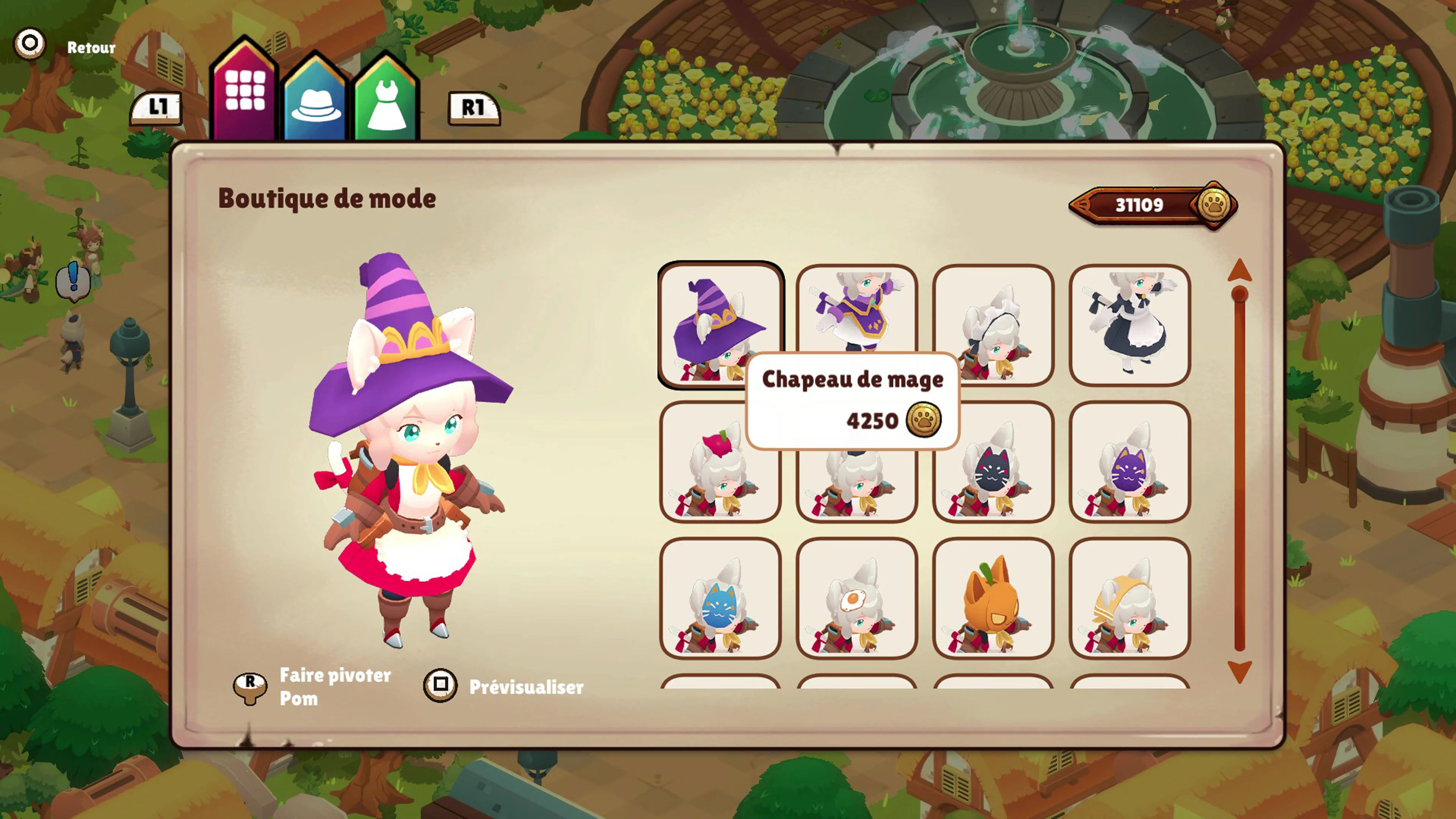Click the orange scroll-down arrow
The height and width of the screenshot is (819, 1456).
point(1239,672)
